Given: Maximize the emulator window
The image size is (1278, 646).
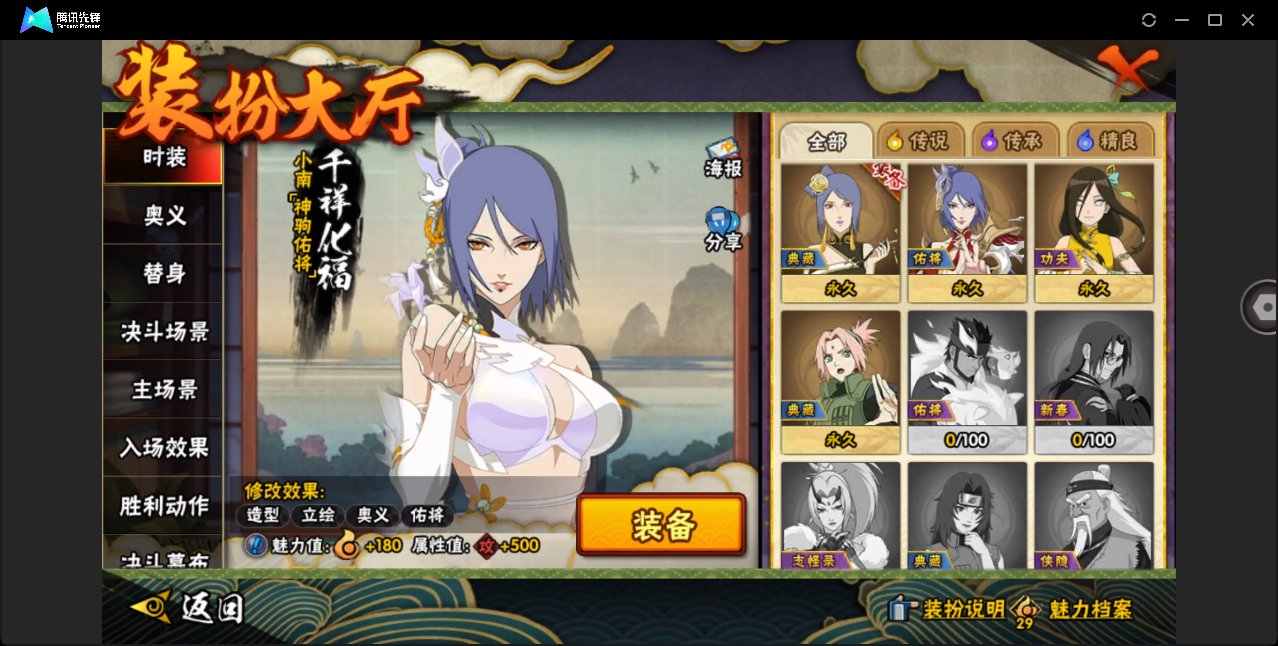Looking at the screenshot, I should 1215,20.
